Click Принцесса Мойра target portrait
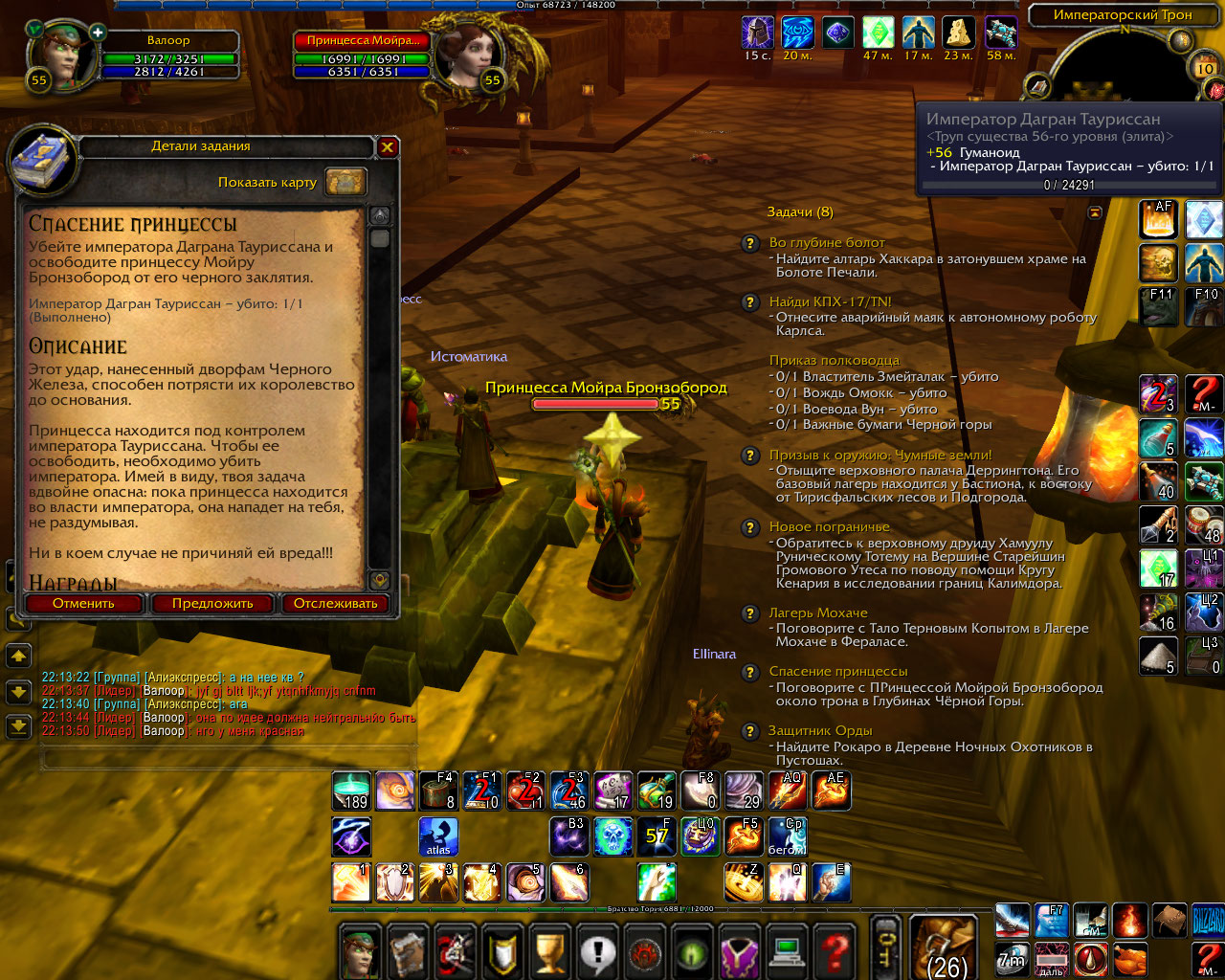 point(459,56)
